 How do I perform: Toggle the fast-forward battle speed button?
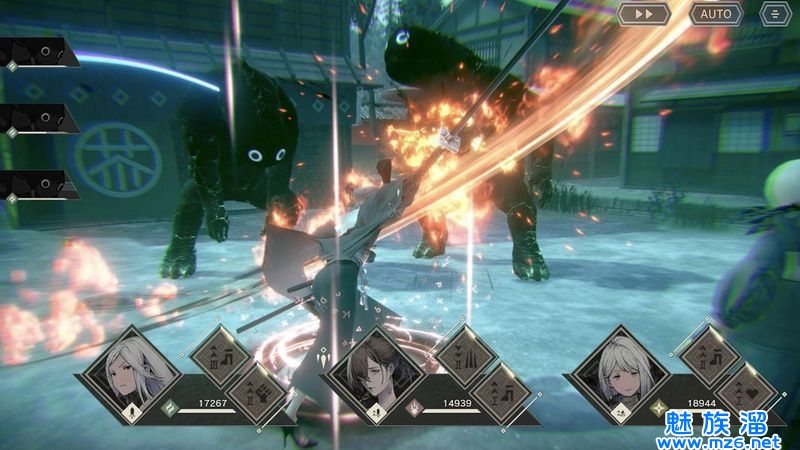pos(643,14)
